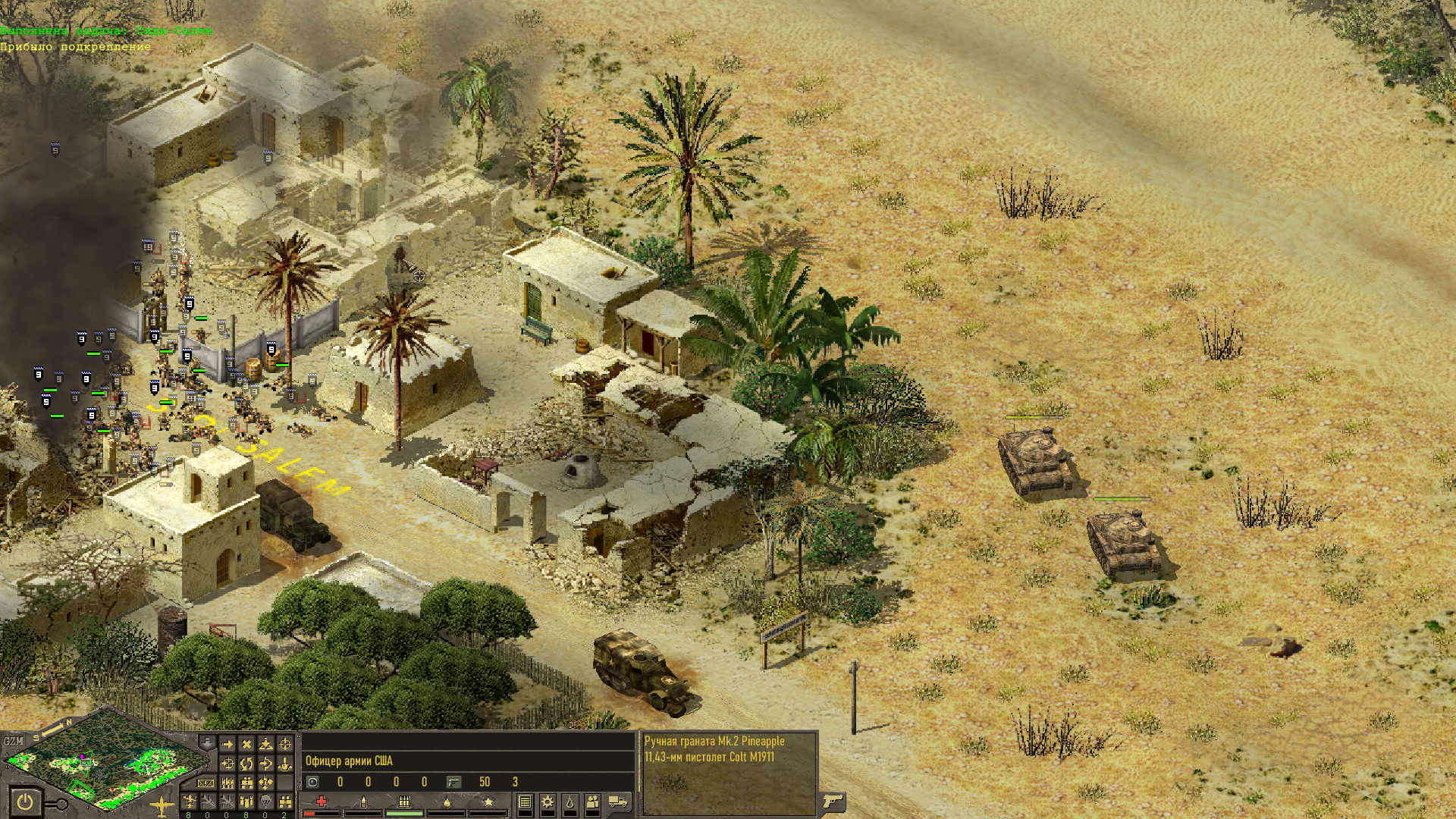
Task: Activate the stop order with the X icon
Action: (246, 744)
